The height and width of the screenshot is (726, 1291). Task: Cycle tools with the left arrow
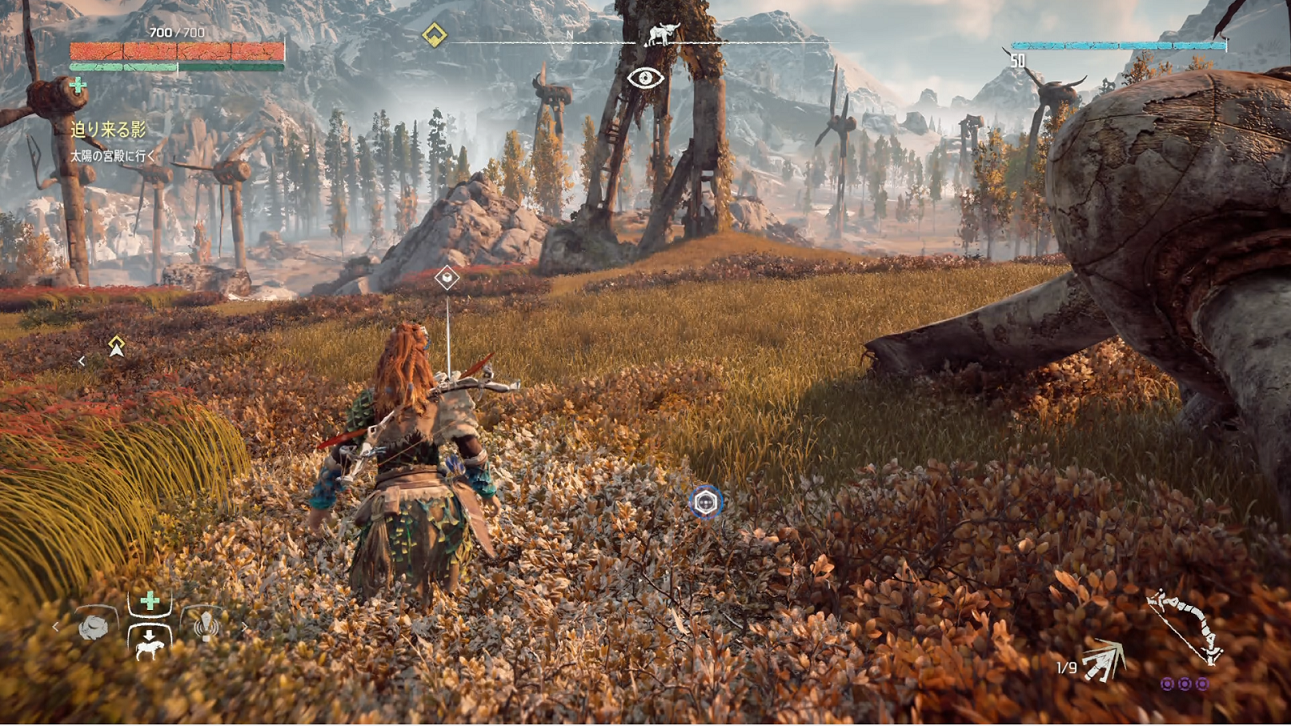(x=56, y=627)
